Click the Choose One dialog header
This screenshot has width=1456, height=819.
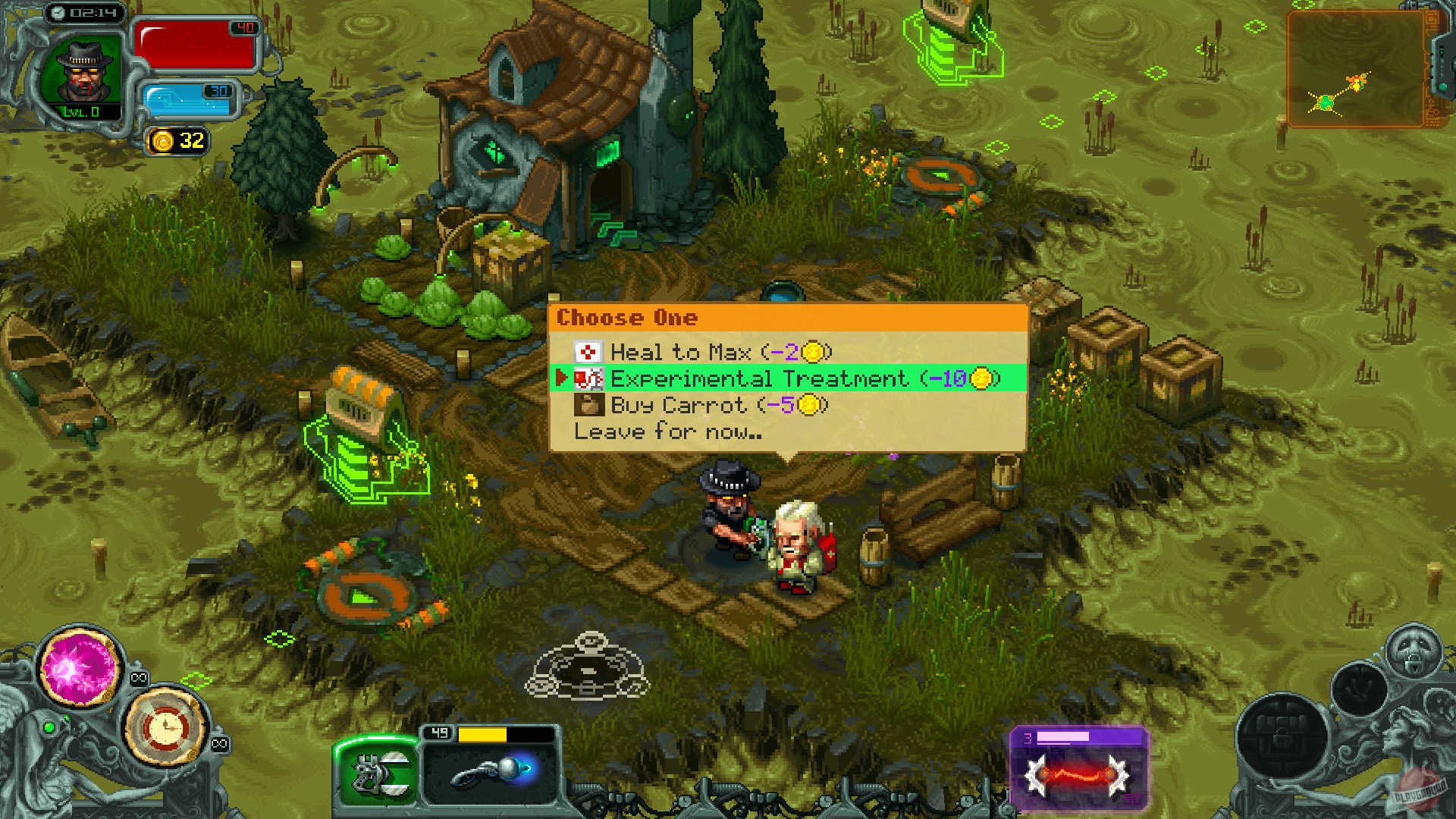coord(628,318)
